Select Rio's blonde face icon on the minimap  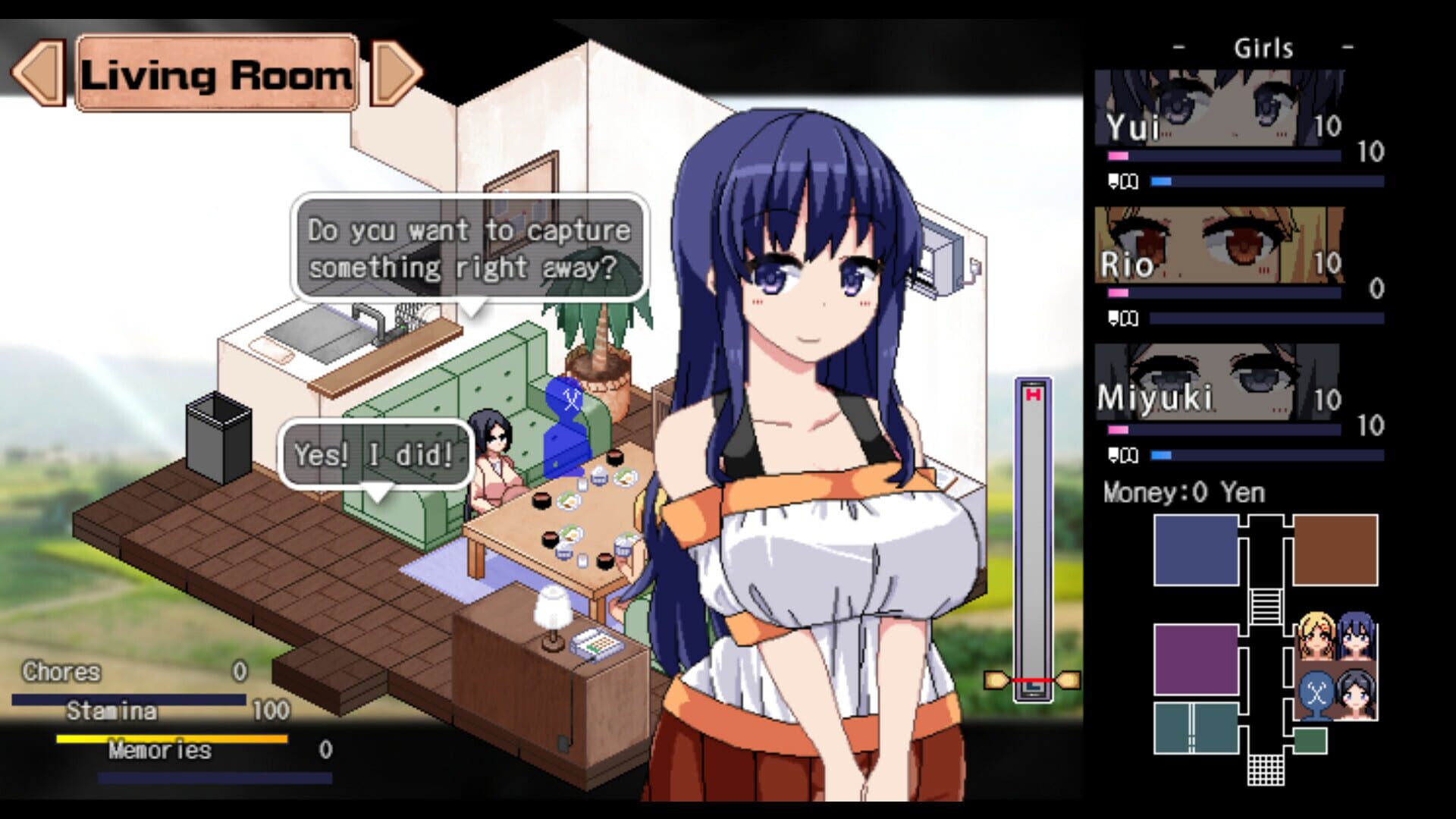pos(1316,635)
